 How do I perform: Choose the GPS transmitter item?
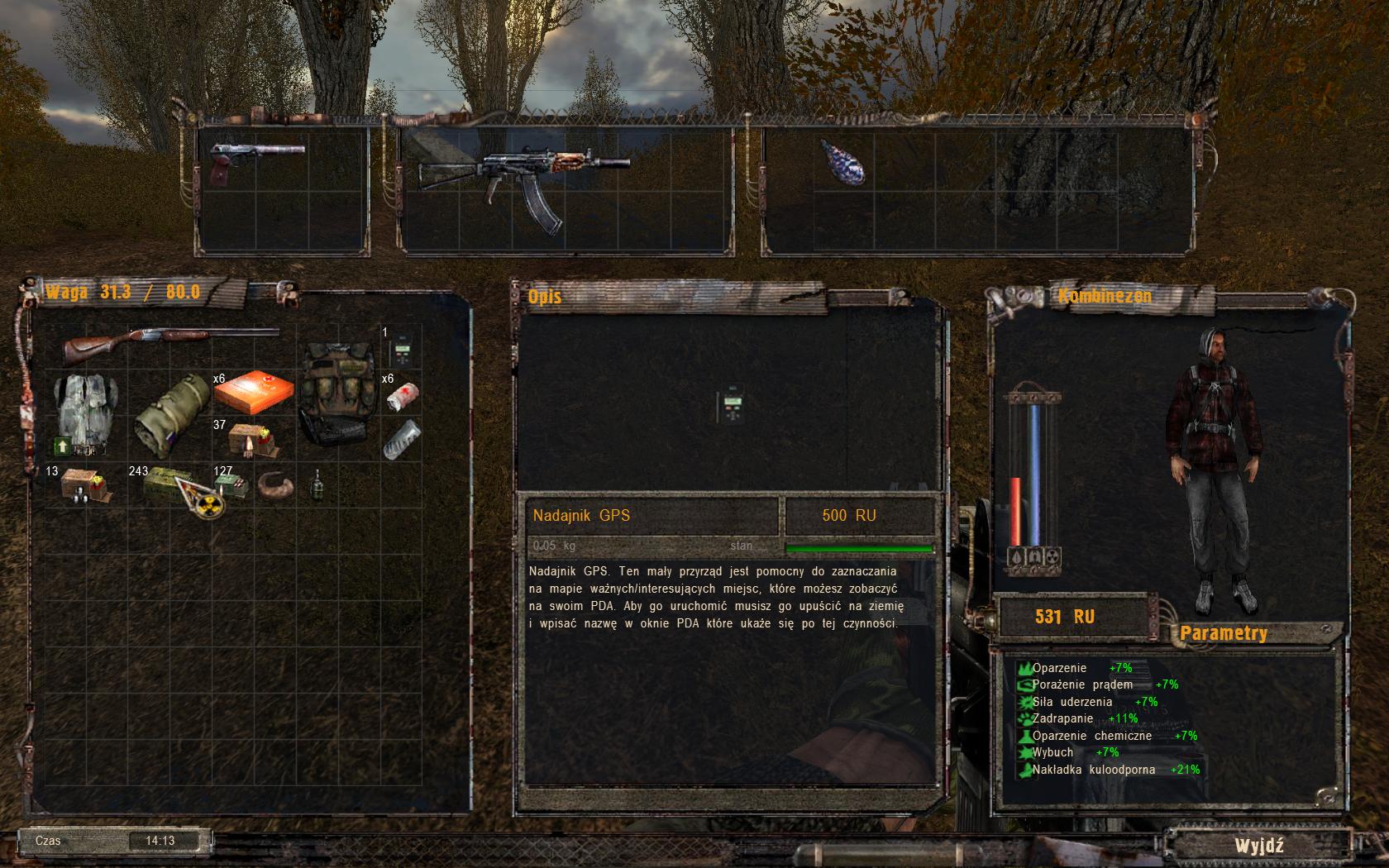point(401,350)
